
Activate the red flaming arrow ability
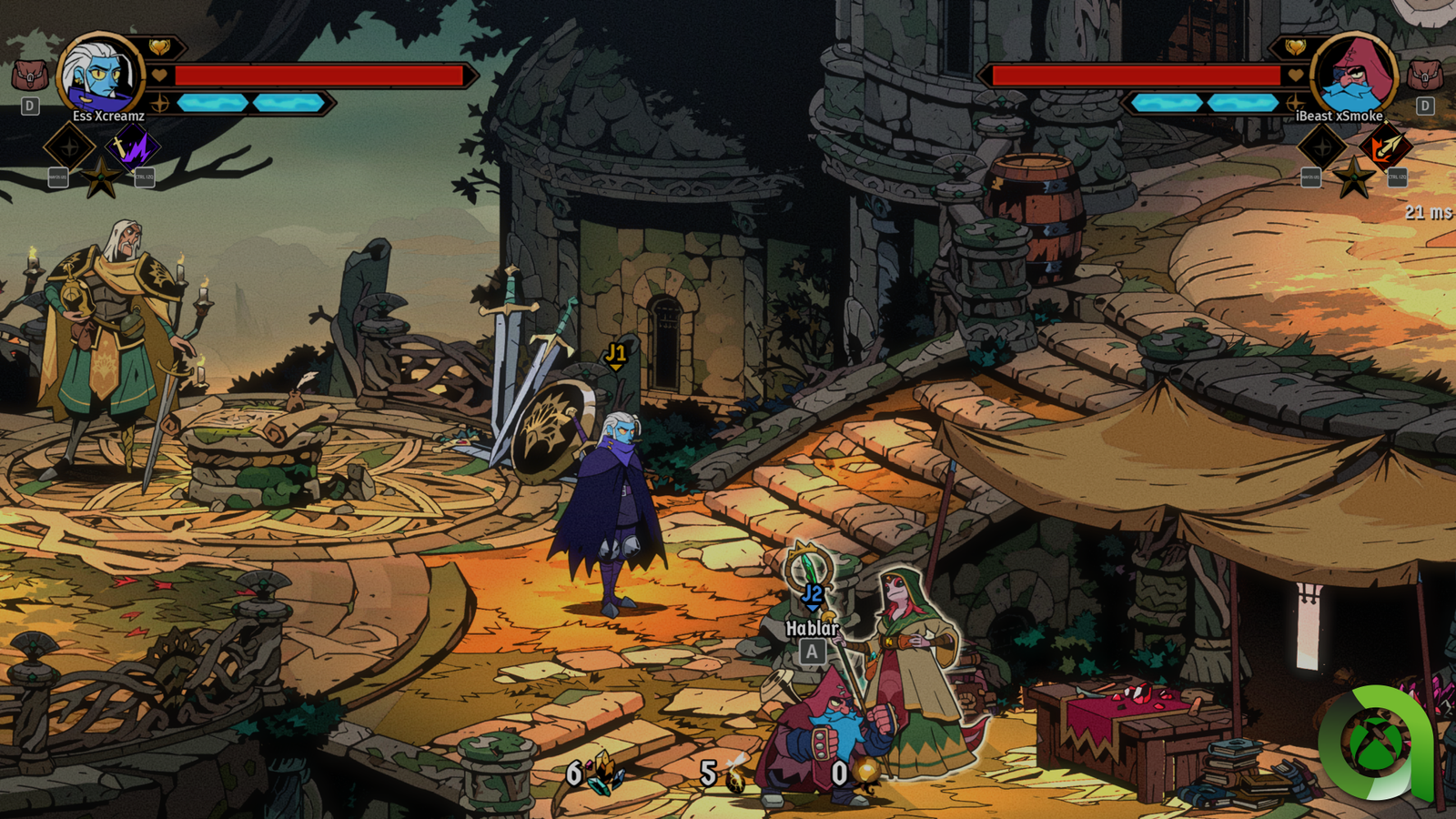pyautogui.click(x=1385, y=147)
